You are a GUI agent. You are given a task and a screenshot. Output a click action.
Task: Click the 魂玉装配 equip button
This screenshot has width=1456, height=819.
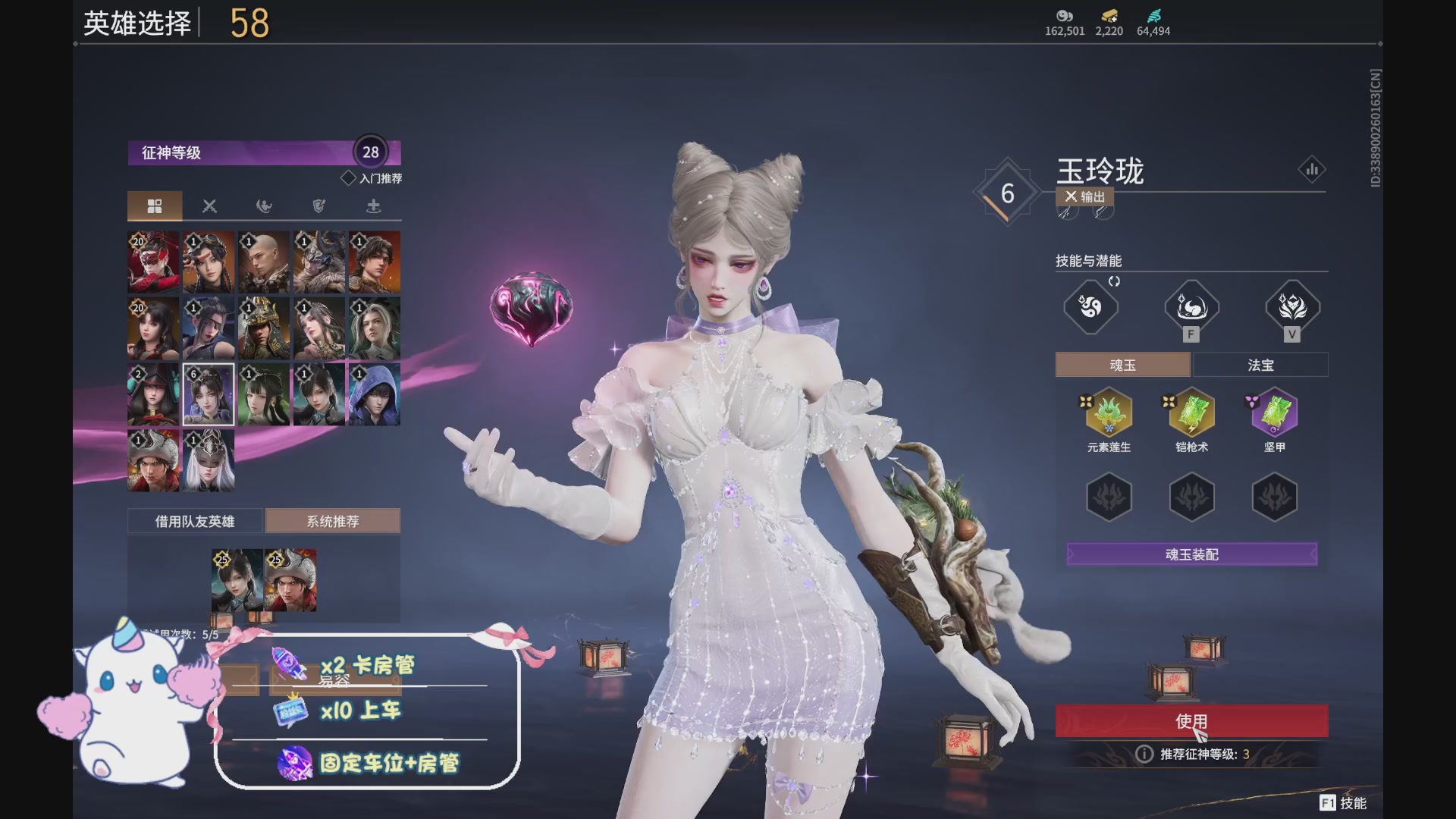[x=1191, y=554]
